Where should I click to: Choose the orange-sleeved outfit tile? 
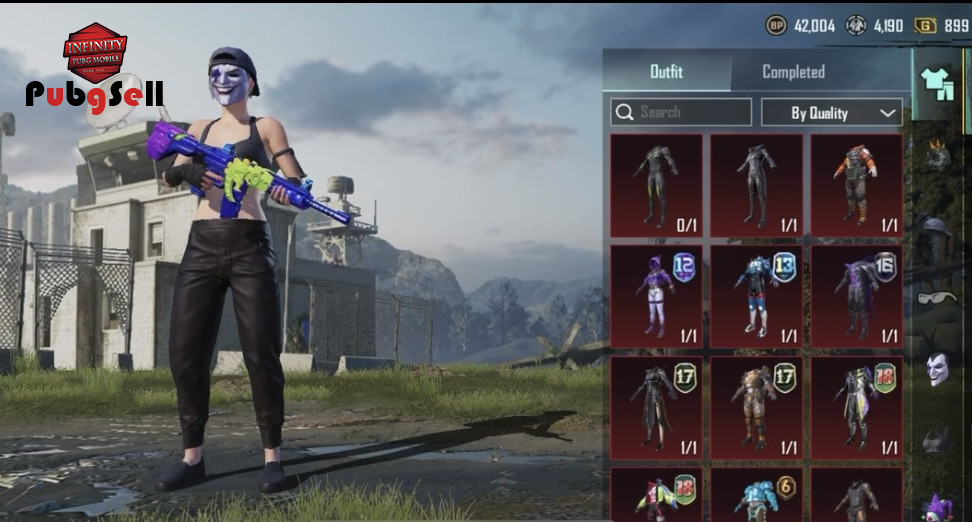click(x=856, y=185)
